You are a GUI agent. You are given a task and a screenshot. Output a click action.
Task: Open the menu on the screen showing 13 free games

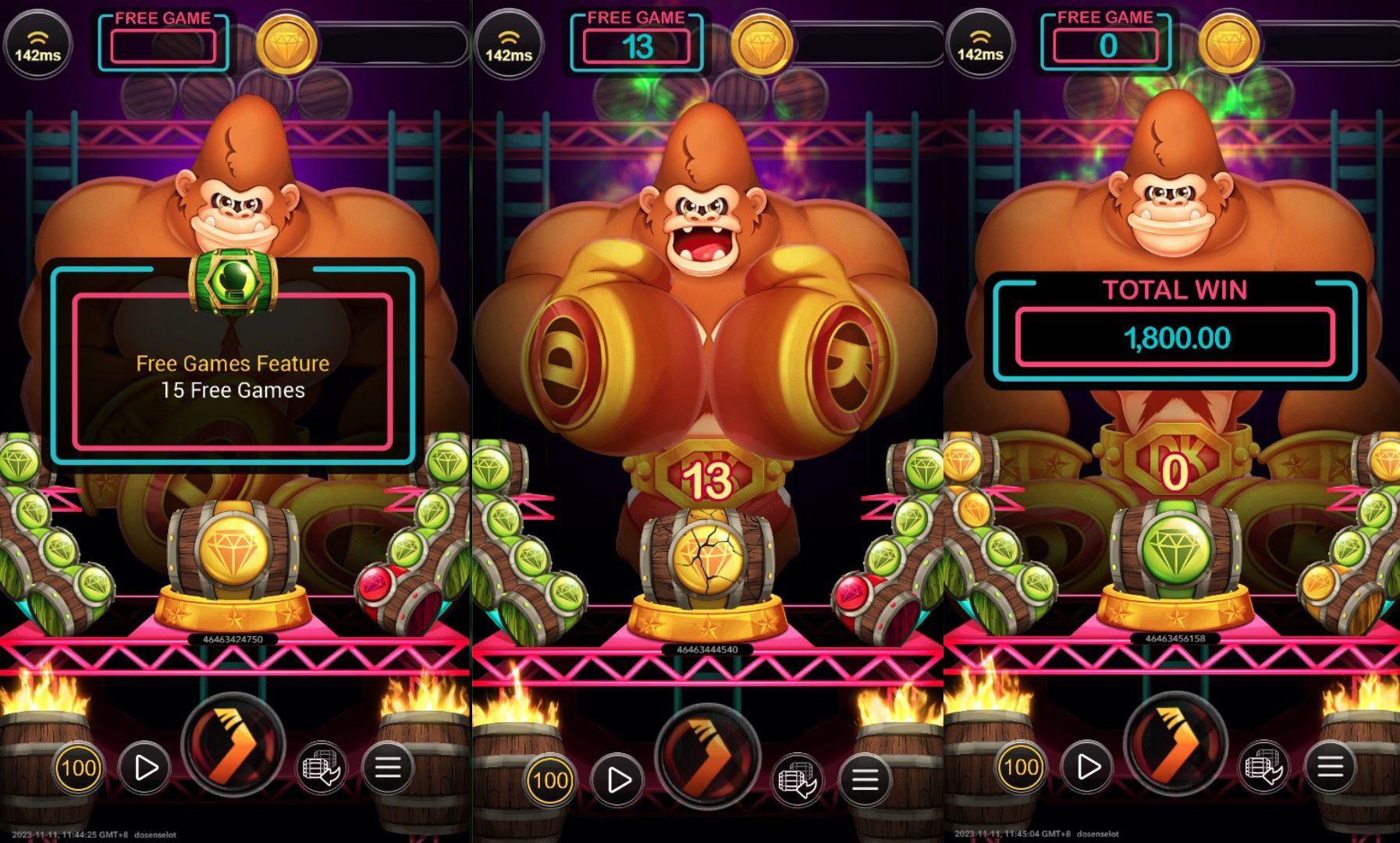[x=865, y=780]
